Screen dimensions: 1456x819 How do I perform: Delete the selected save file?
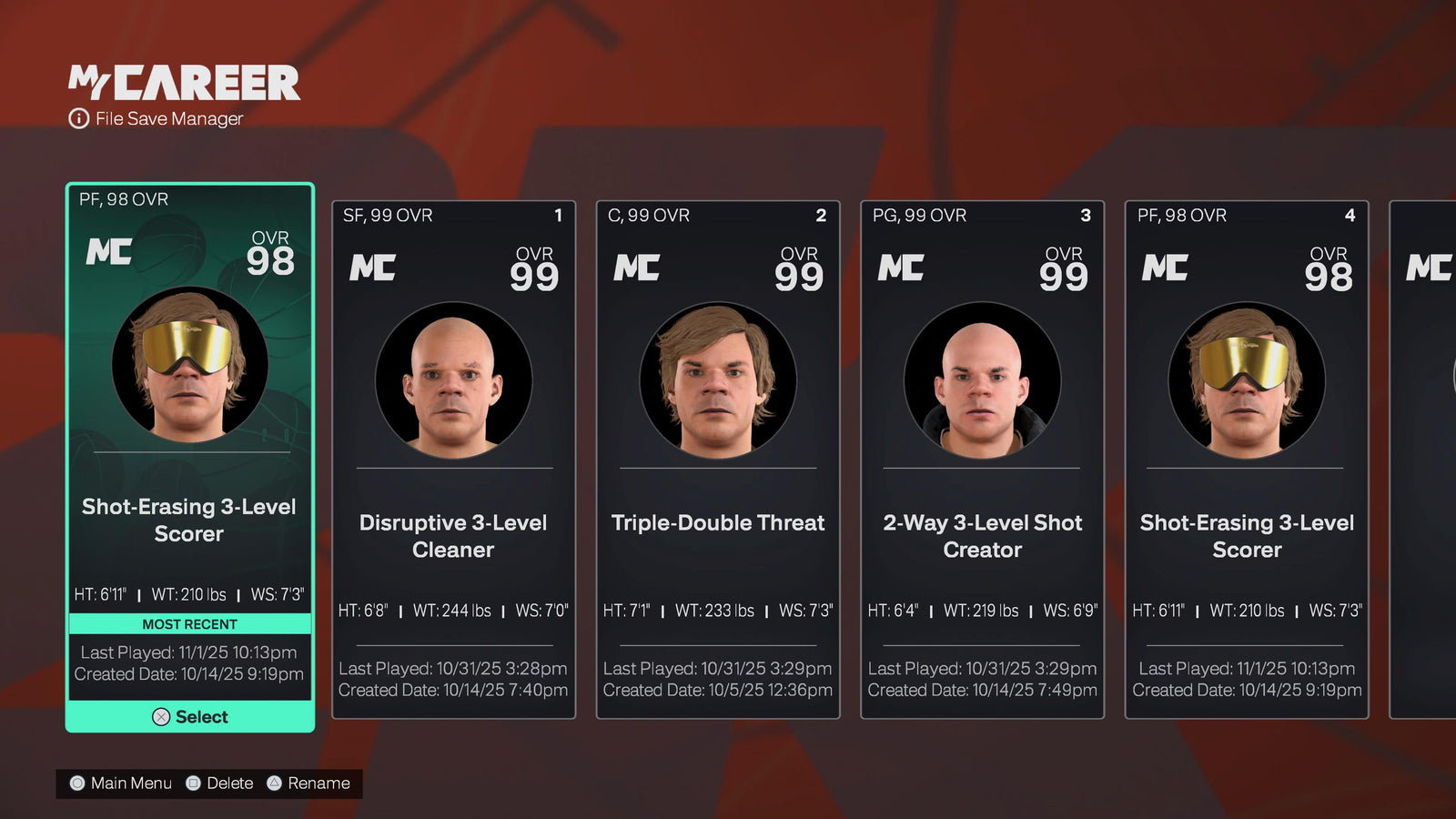(x=219, y=784)
